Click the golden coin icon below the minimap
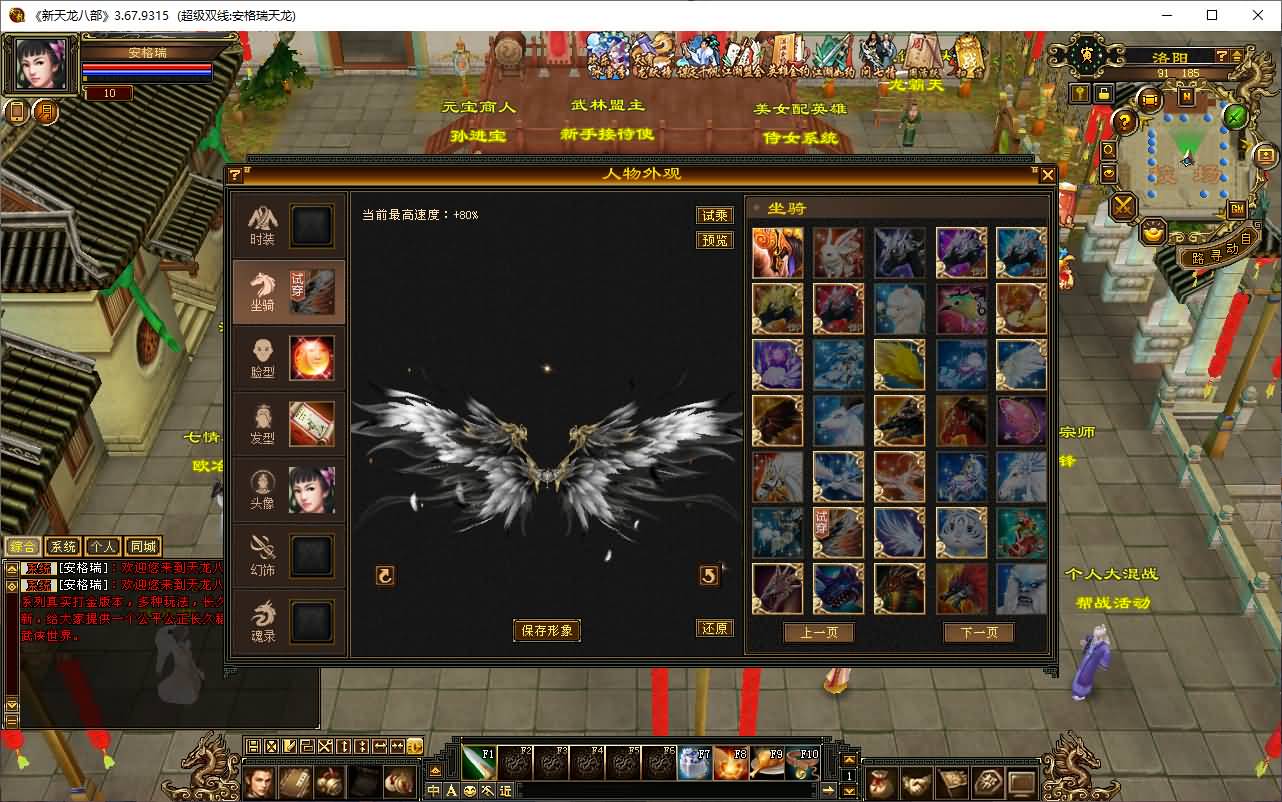Screen dimensions: 1282x802 [x=1152, y=233]
